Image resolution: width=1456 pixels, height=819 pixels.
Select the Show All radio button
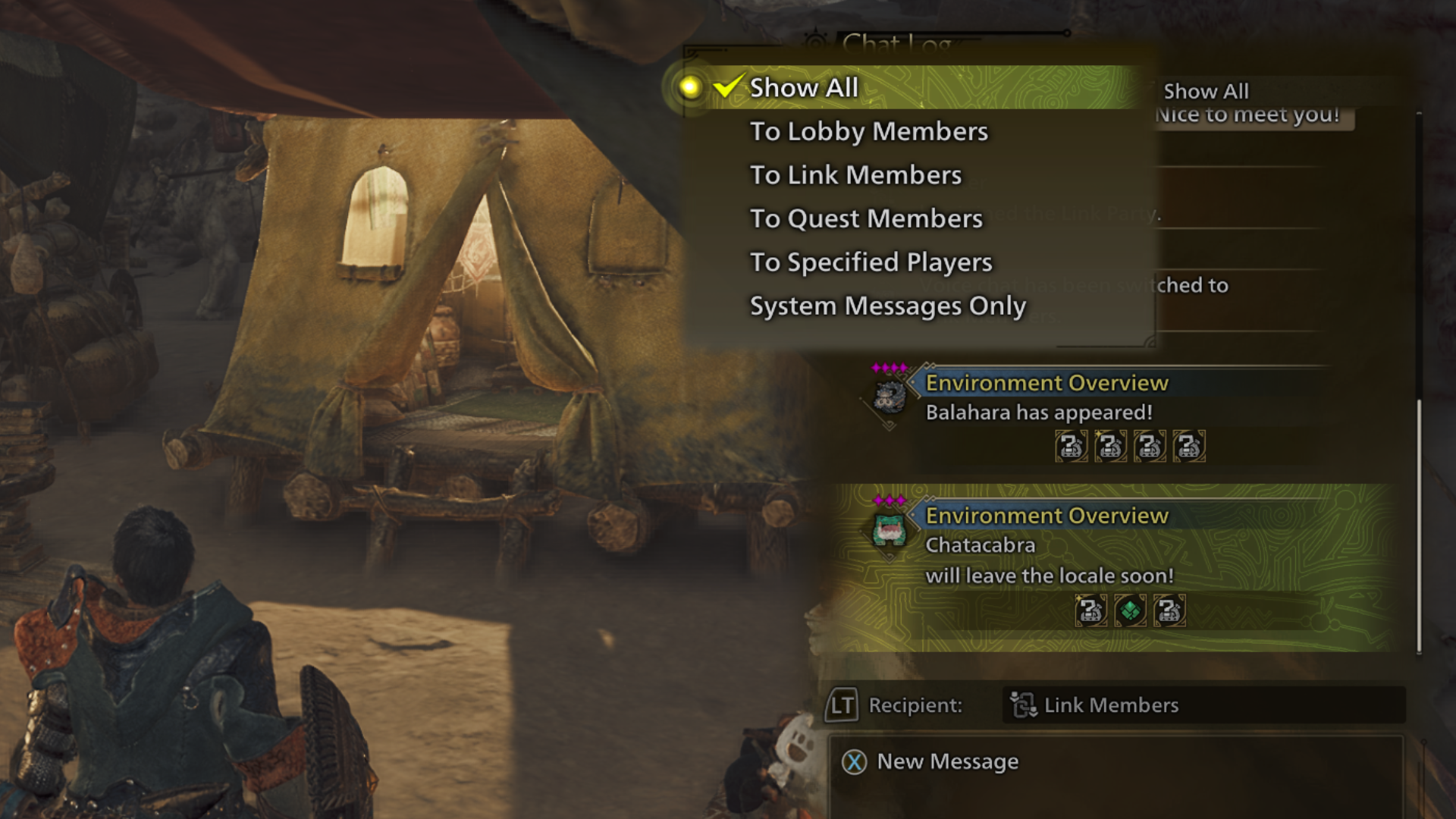689,87
